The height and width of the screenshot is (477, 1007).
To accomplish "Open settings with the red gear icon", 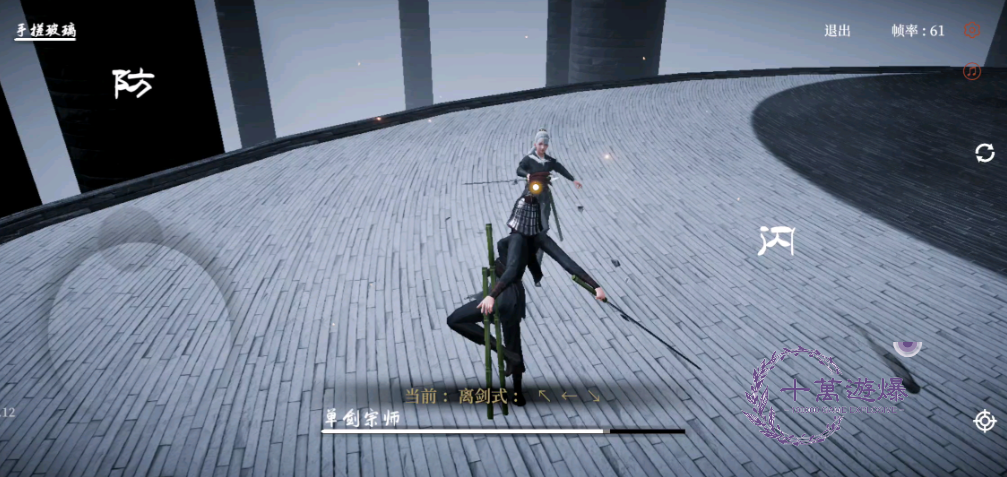I will pos(971,31).
